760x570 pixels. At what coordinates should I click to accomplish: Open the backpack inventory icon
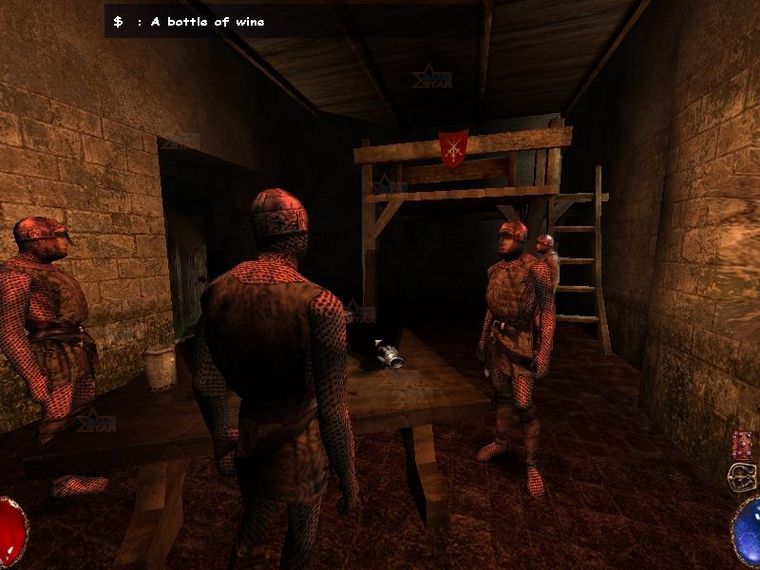coord(742,476)
